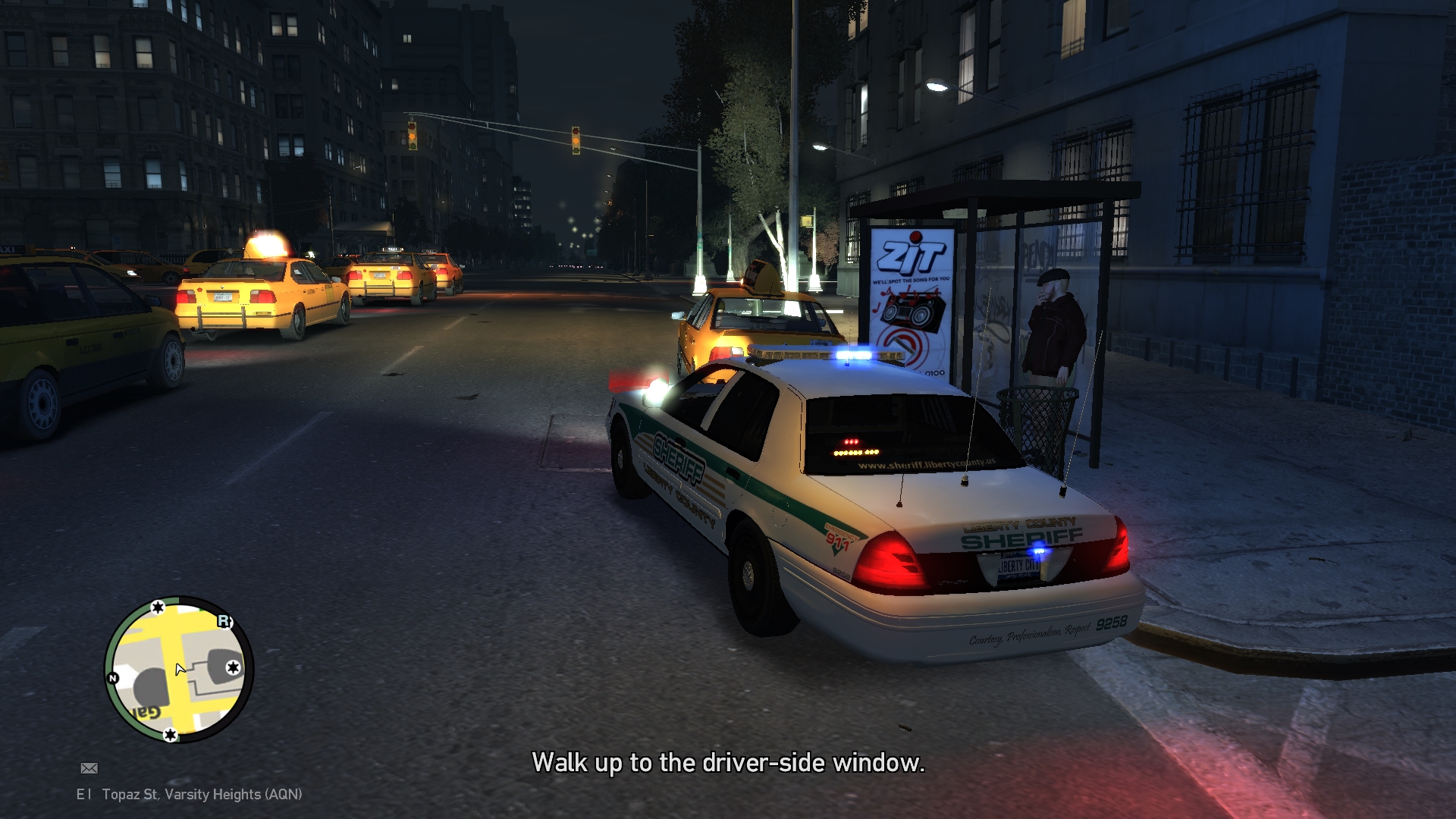Click the N north marker on the minimap
Viewport: 1456px width, 819px height.
113,678
